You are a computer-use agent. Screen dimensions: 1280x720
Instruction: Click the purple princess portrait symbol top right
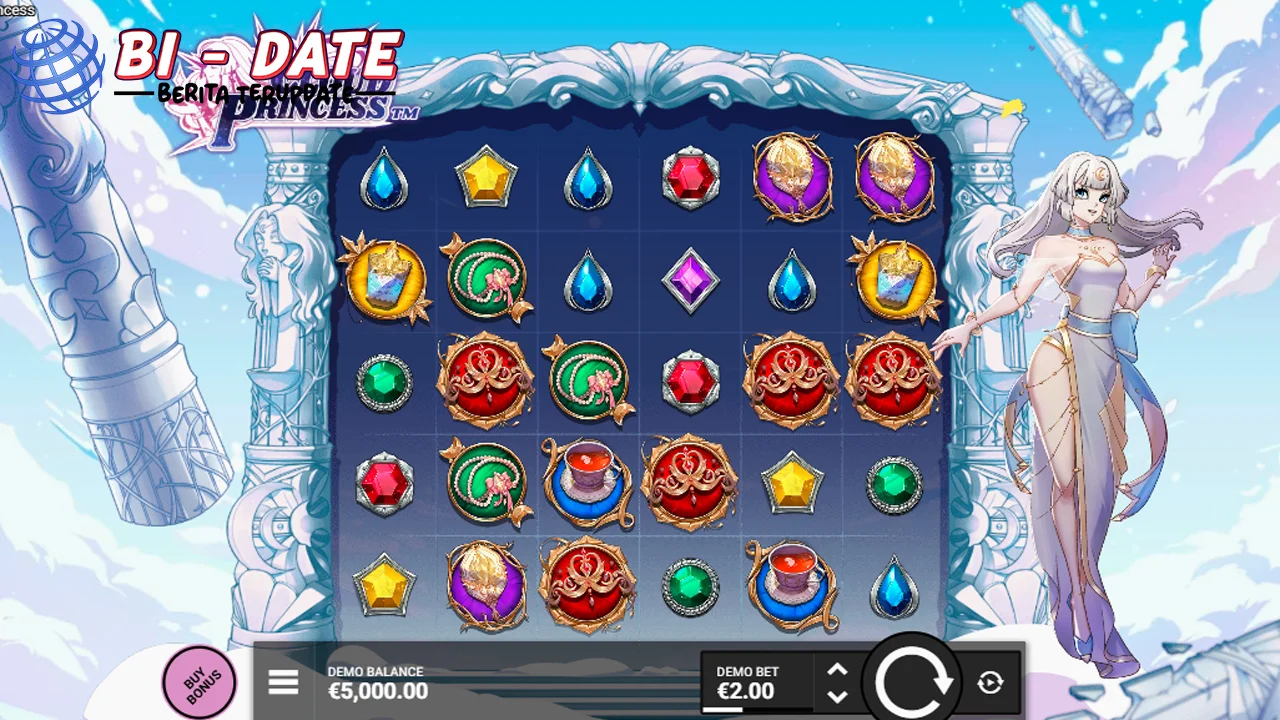coord(895,178)
